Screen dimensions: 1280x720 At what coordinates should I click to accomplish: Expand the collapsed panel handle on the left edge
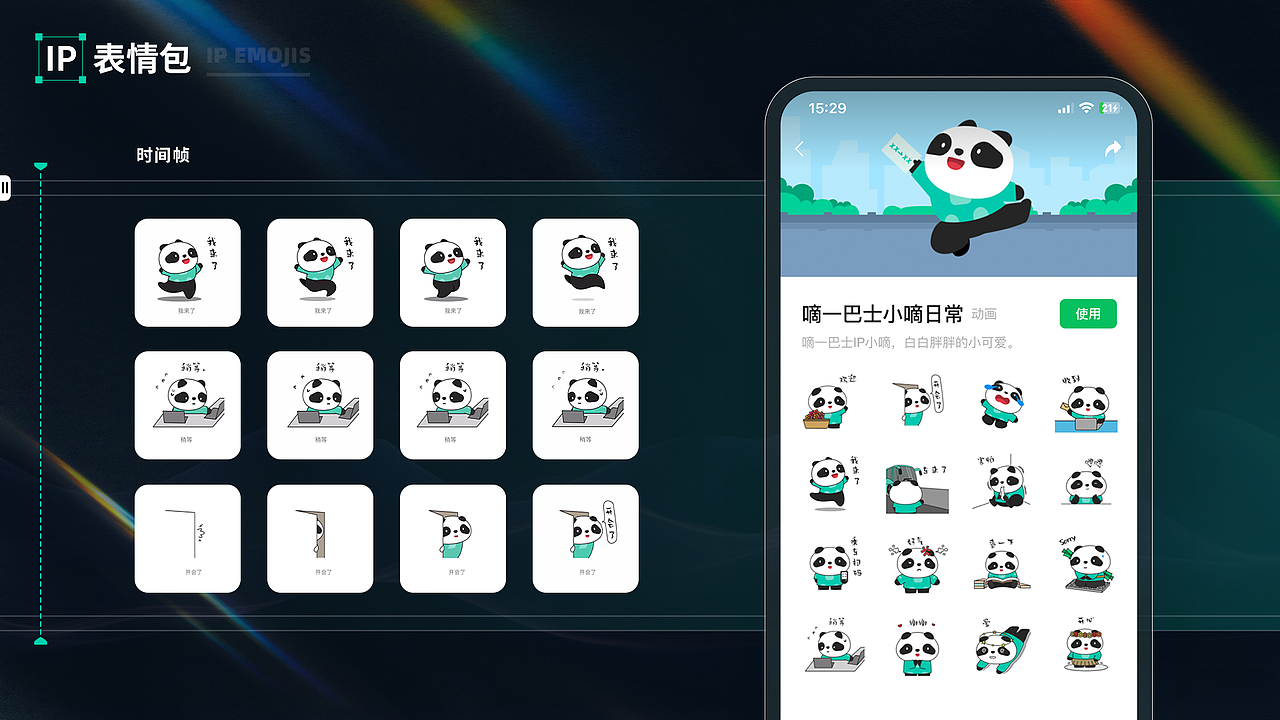tap(5, 188)
